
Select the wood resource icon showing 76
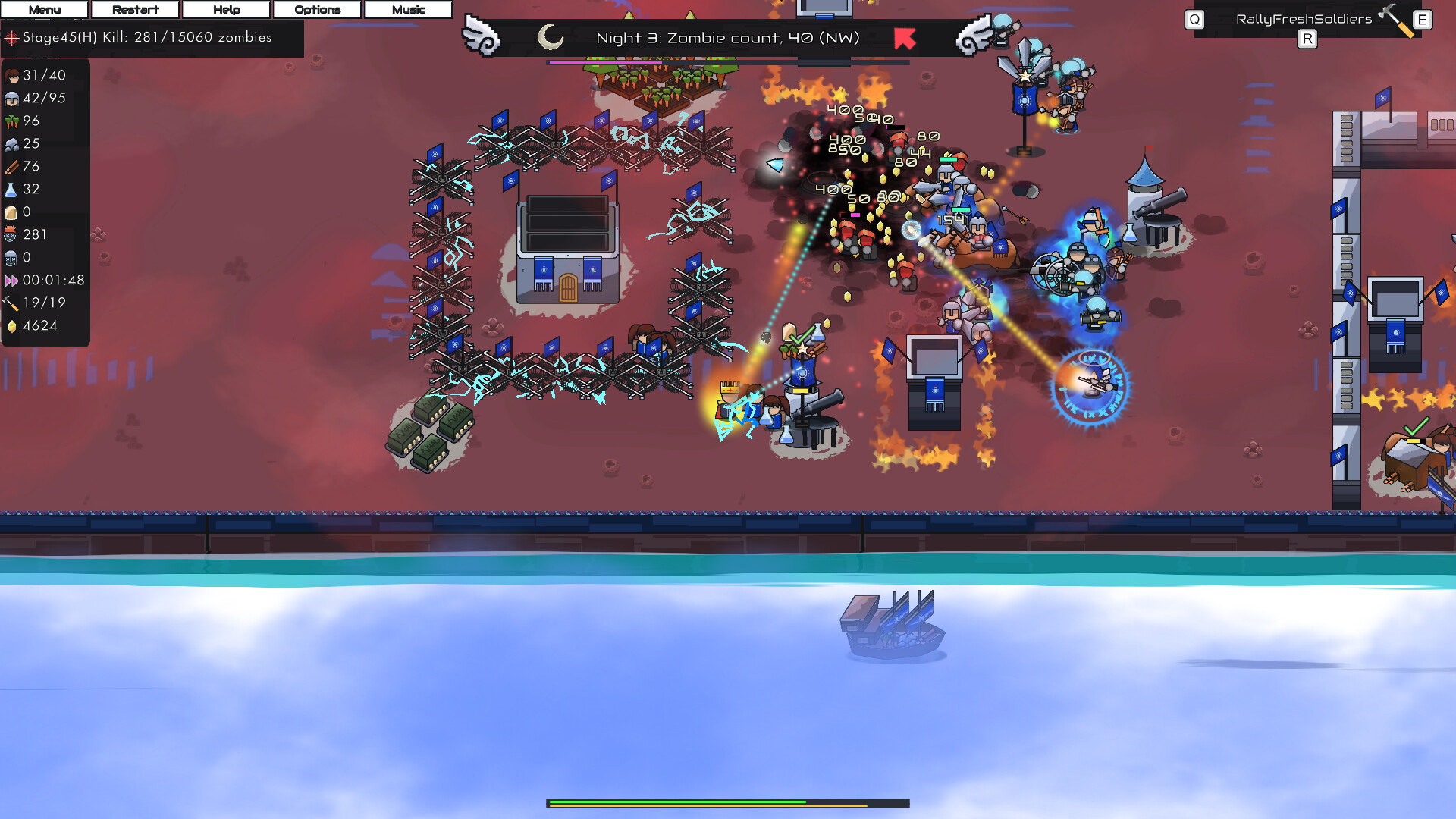[x=13, y=166]
